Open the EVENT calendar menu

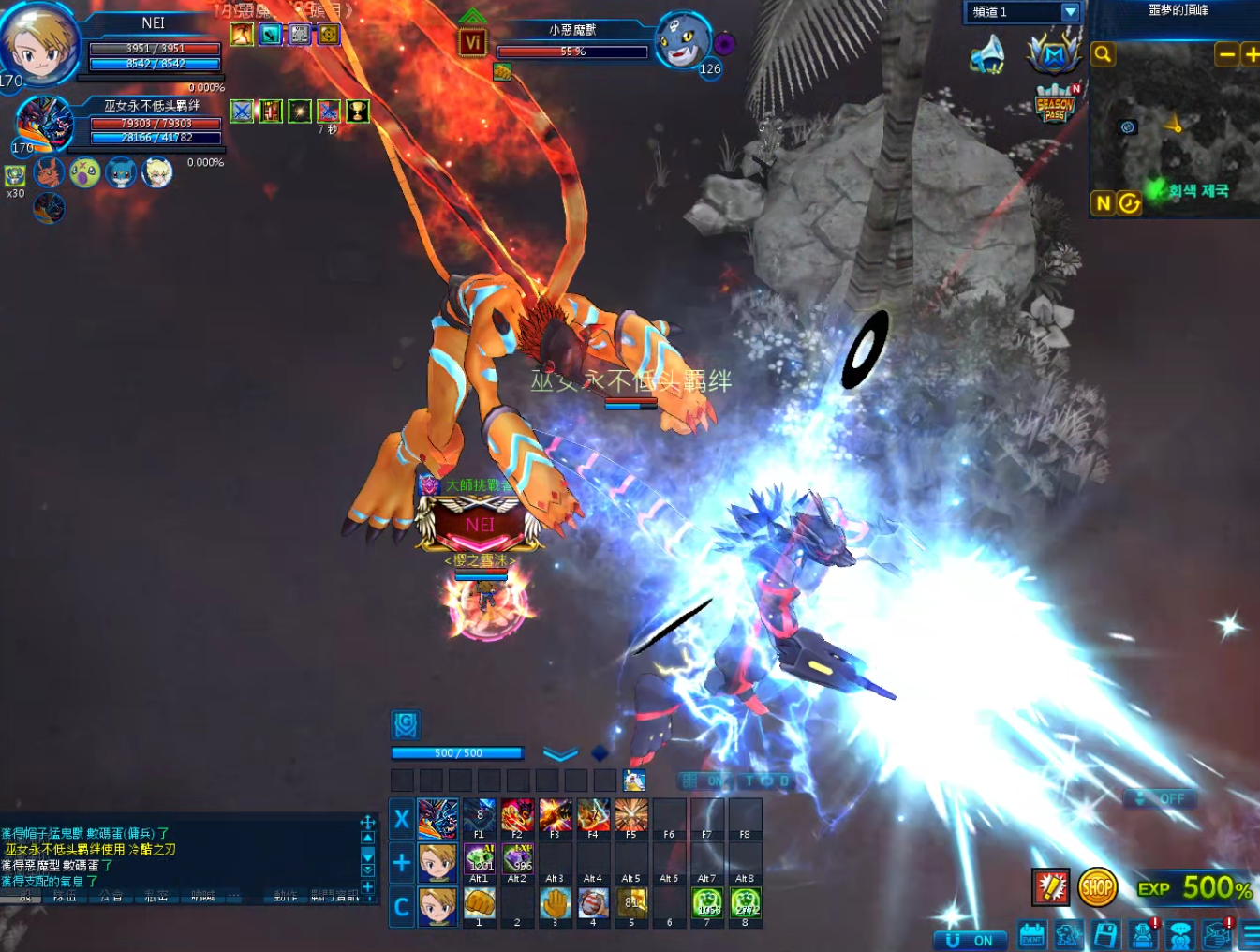pos(1031,934)
